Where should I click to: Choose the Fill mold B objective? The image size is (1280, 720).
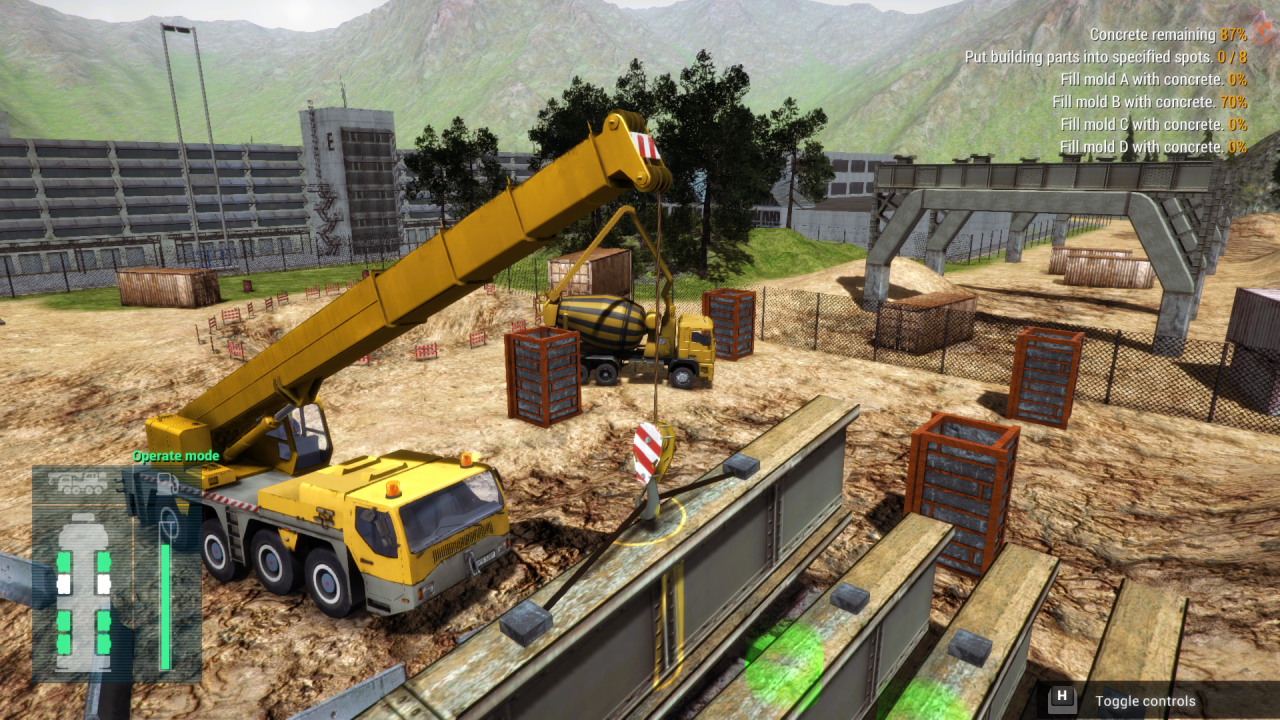[x=1149, y=102]
